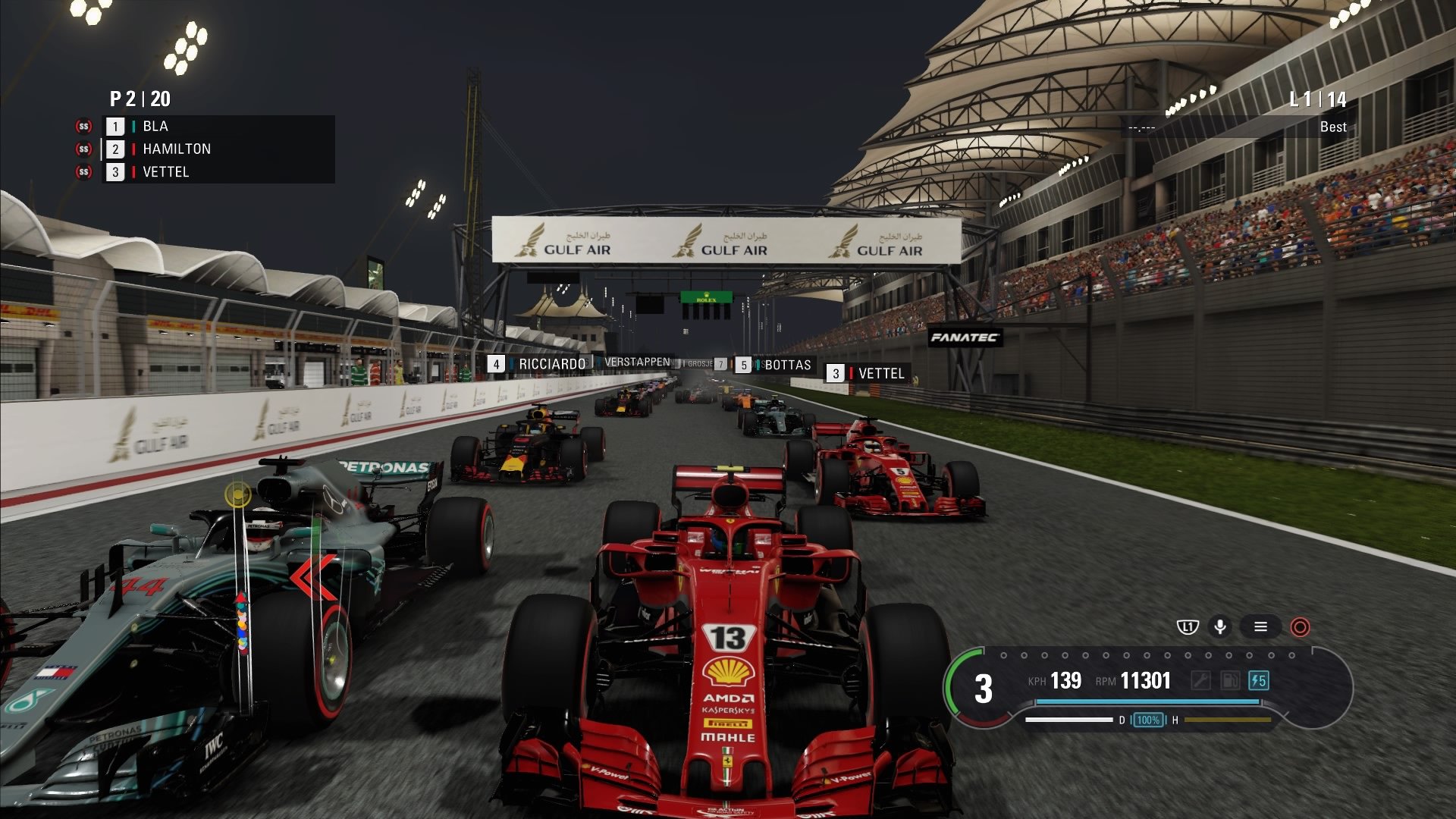Click the fuel pump icon near the RPM readout

click(1230, 680)
